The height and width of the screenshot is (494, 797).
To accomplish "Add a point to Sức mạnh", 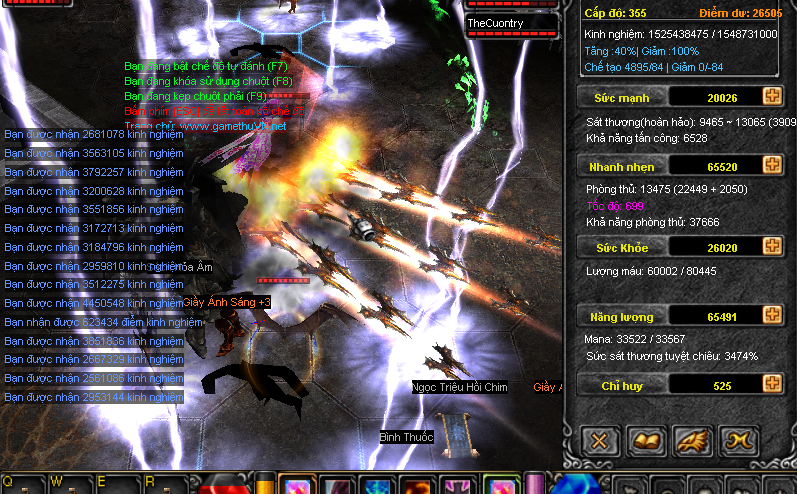I will pyautogui.click(x=772, y=96).
